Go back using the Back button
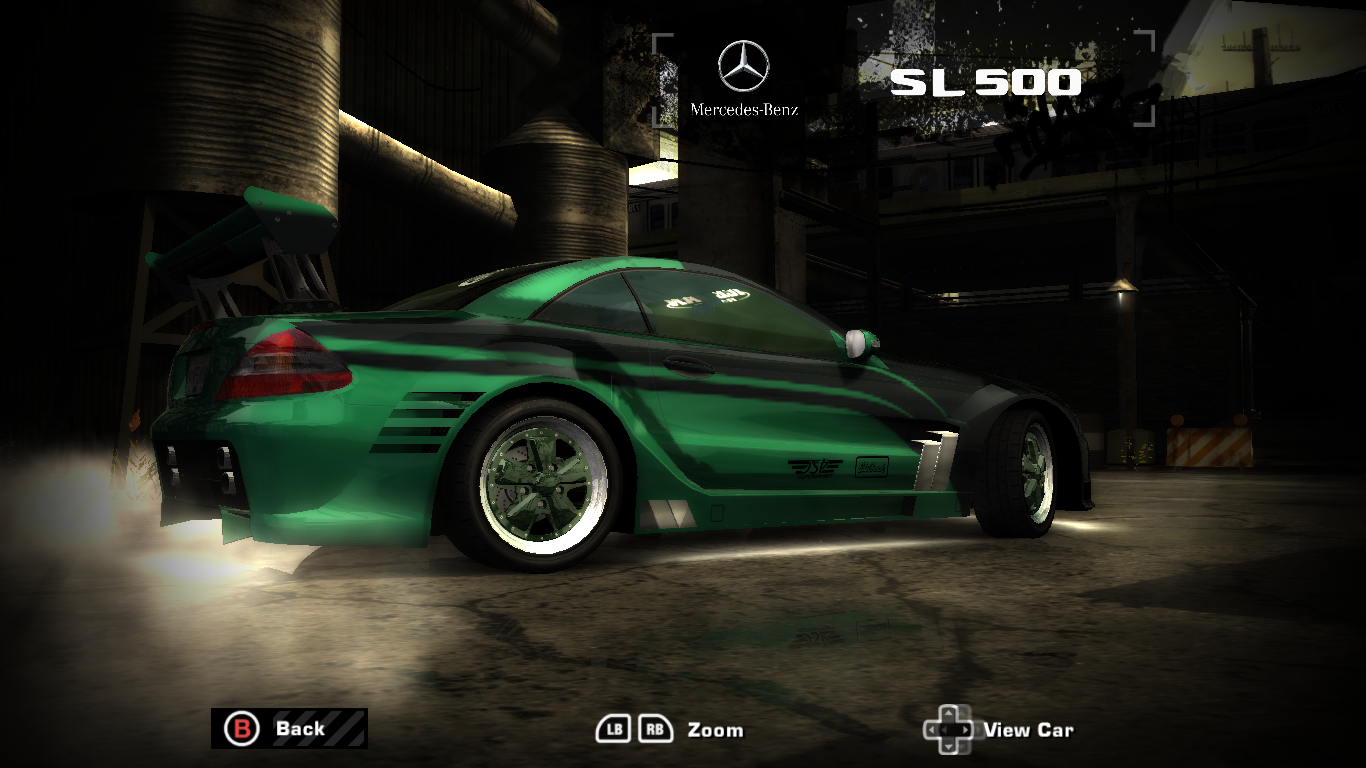 point(288,728)
